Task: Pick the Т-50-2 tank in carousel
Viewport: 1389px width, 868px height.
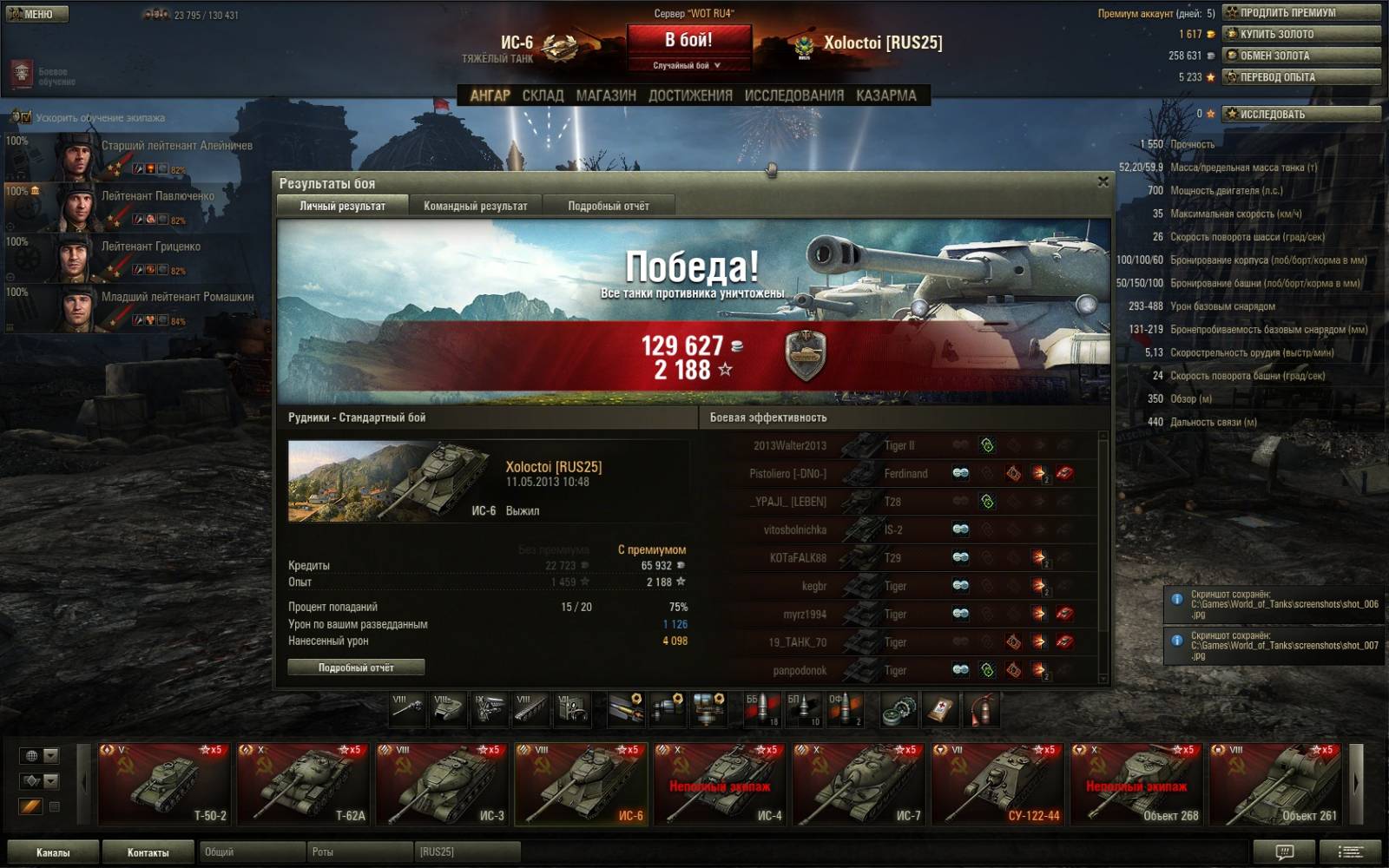Action: pos(166,784)
